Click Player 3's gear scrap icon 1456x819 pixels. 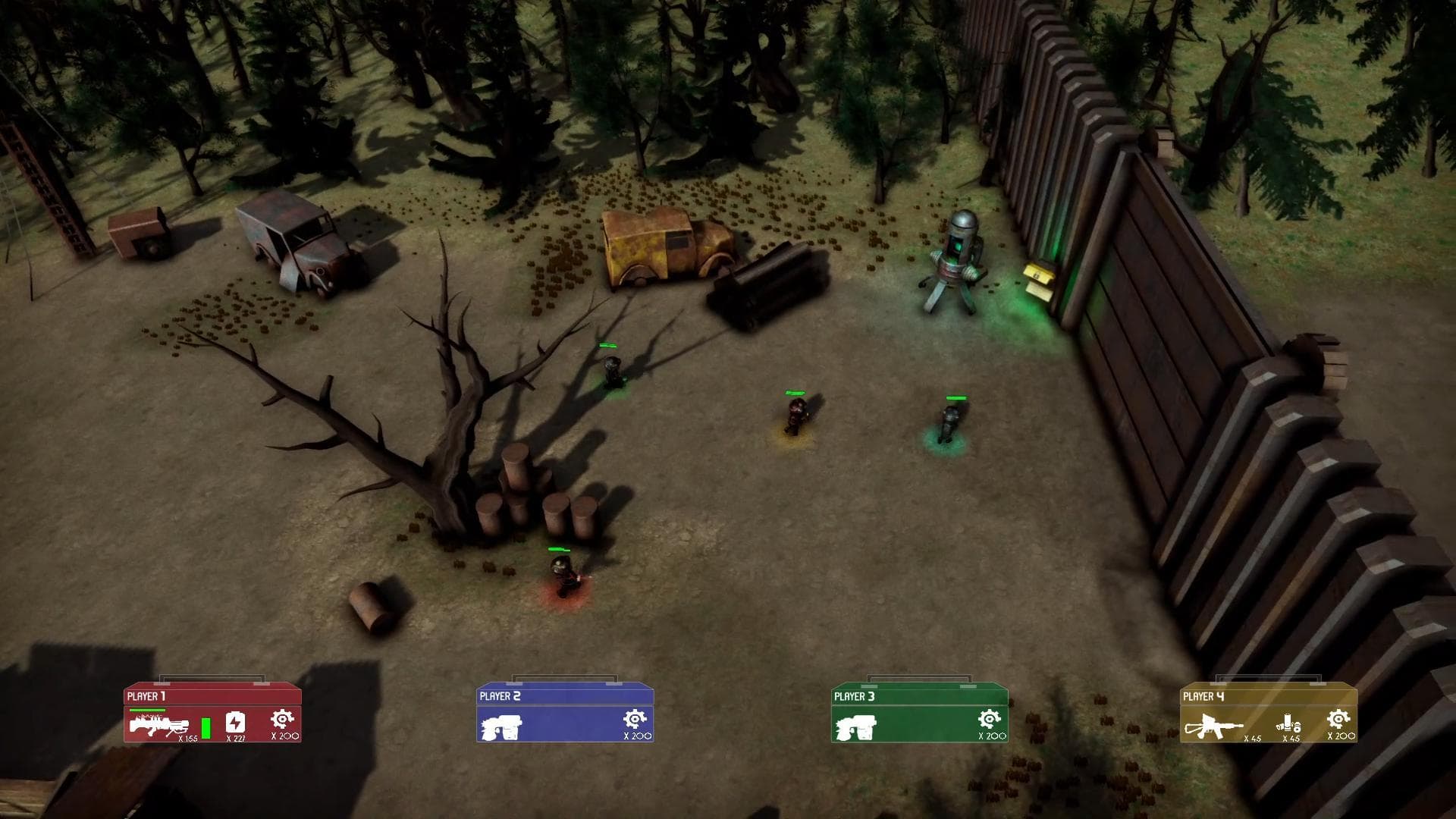tap(990, 719)
